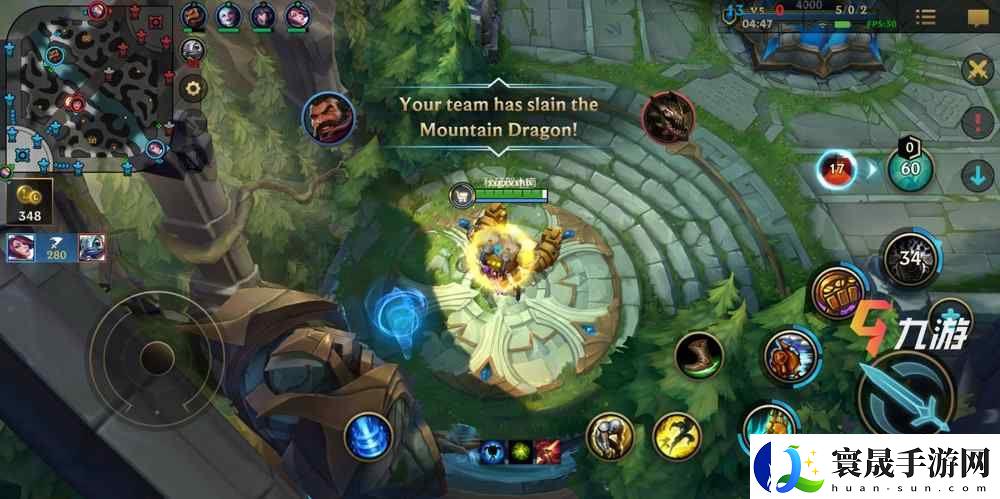1000x499 pixels.
Task: Select the red orb 1/7 icon
Action: point(837,168)
